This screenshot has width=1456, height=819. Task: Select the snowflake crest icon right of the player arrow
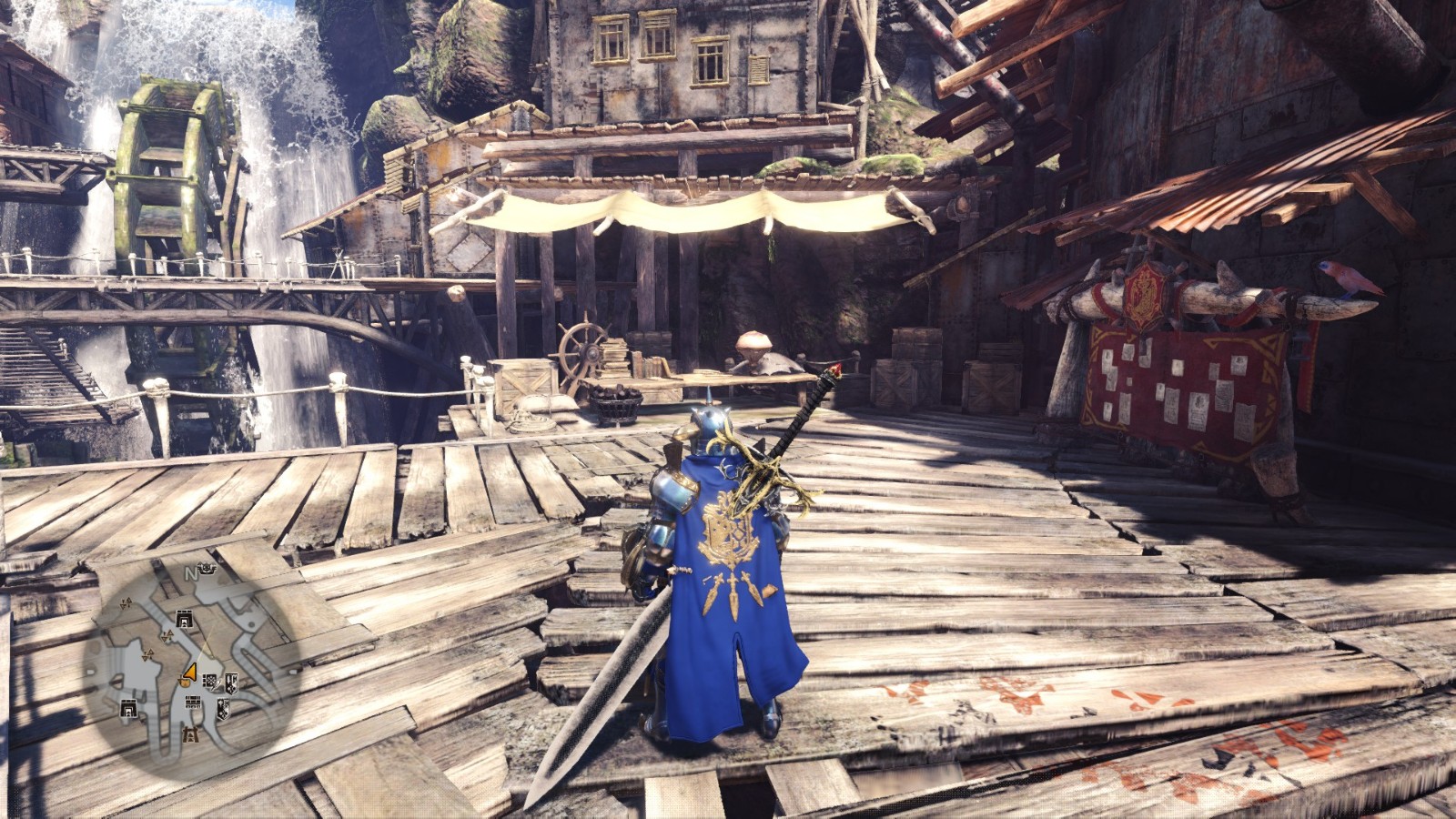pos(211,682)
